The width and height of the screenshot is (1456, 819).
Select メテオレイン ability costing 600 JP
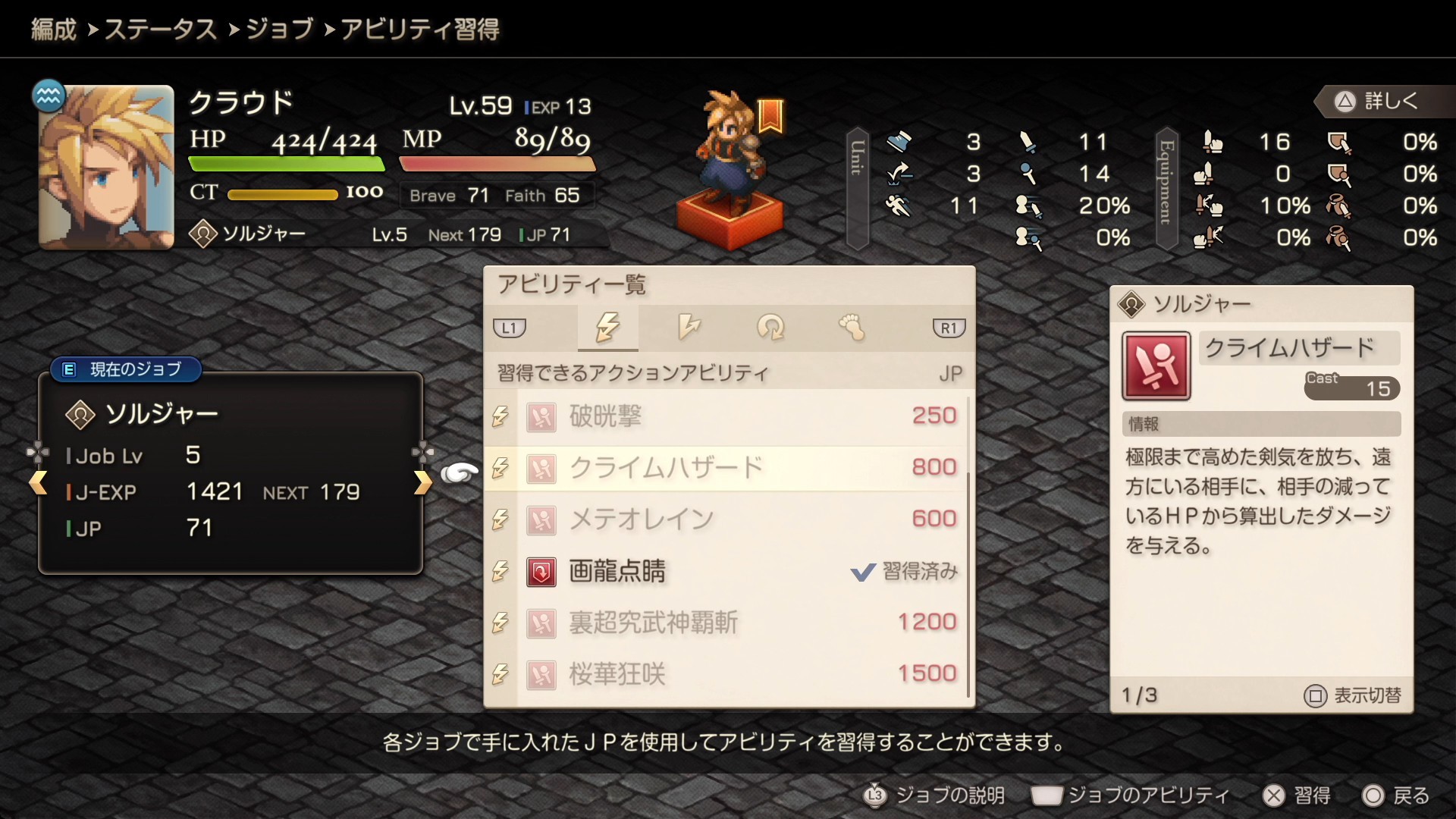pos(726,519)
